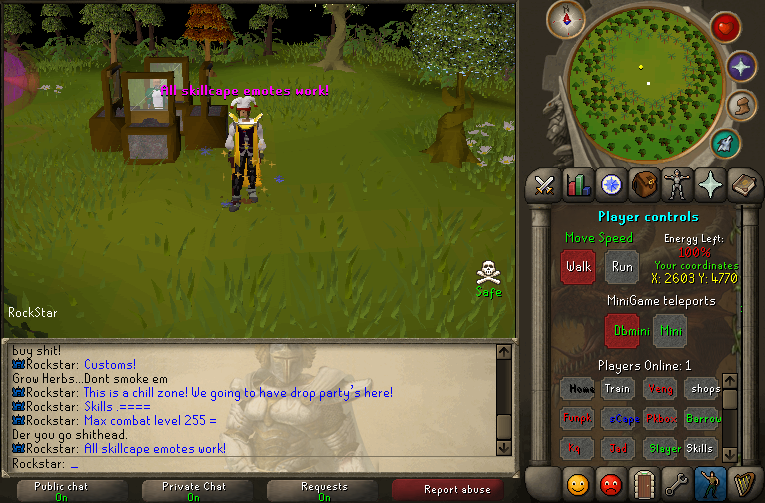This screenshot has height=503, width=765.
Task: Teleport using the Home button
Action: point(577,389)
